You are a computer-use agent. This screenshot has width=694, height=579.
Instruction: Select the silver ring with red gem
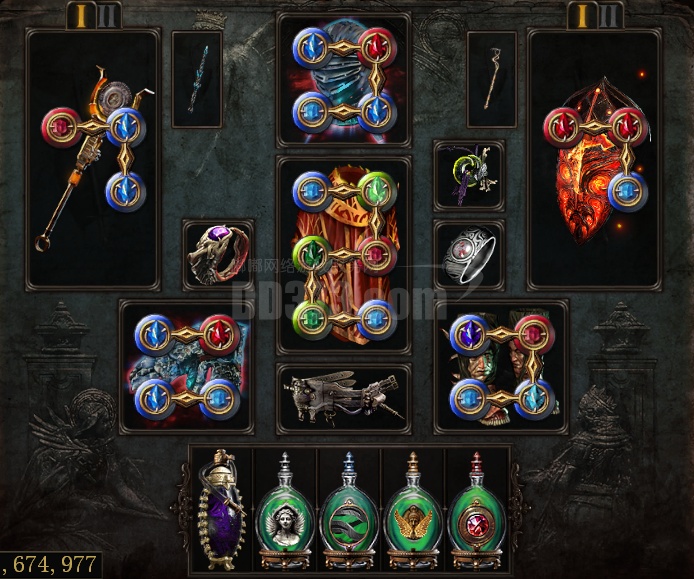point(469,255)
